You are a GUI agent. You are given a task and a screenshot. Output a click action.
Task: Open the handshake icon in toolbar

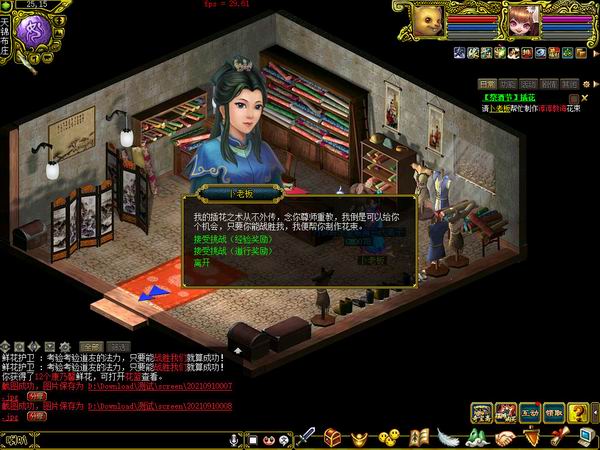pos(505,438)
